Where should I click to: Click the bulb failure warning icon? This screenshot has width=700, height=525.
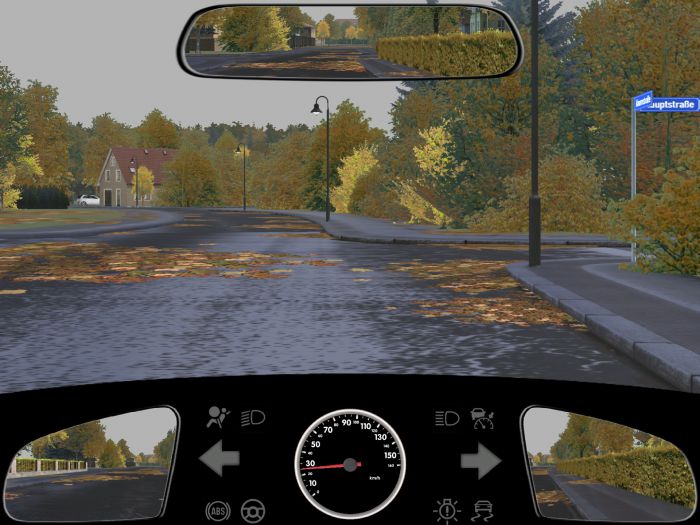(x=447, y=511)
